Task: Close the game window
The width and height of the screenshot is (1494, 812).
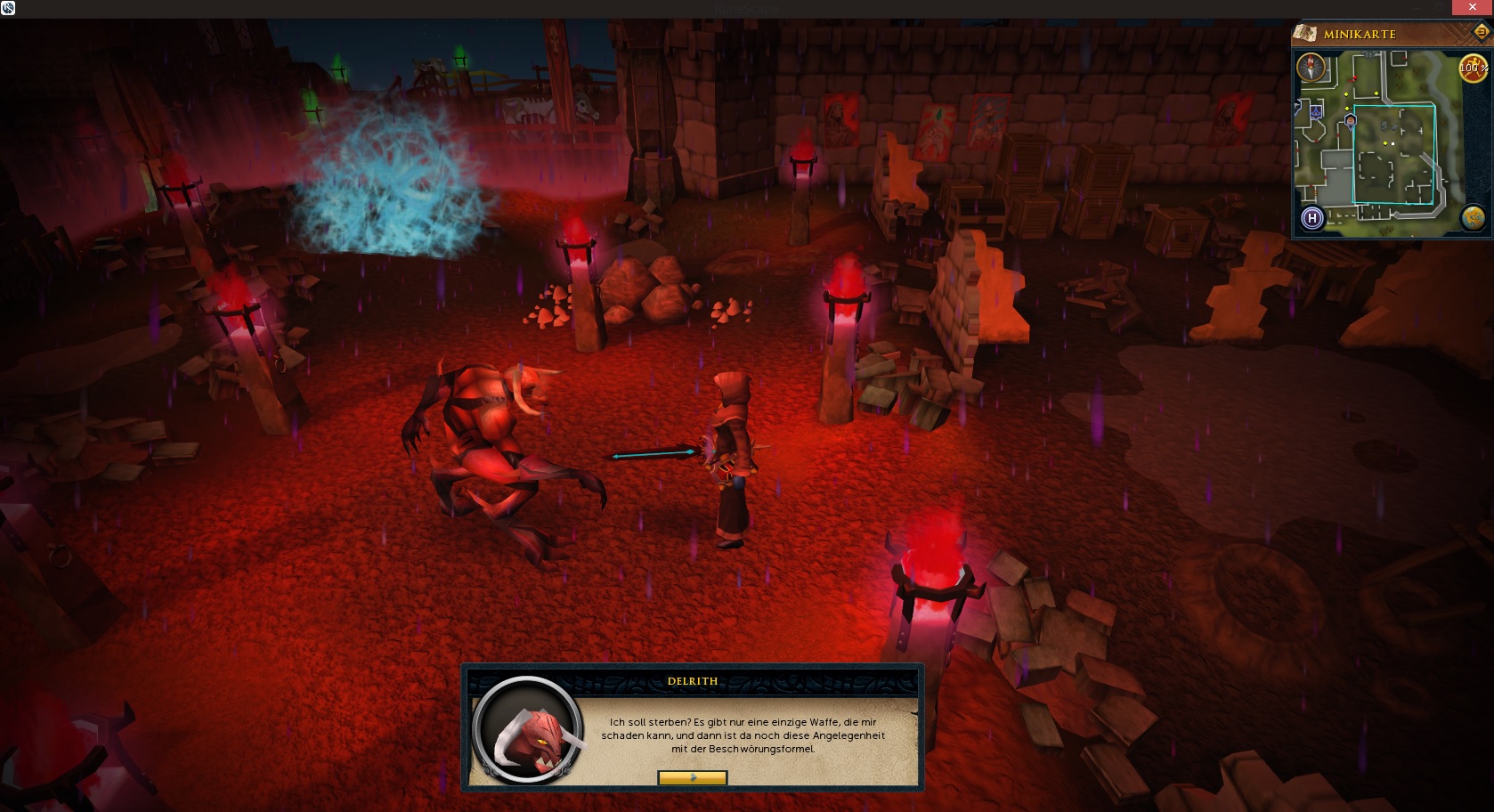Action: pos(1472,8)
